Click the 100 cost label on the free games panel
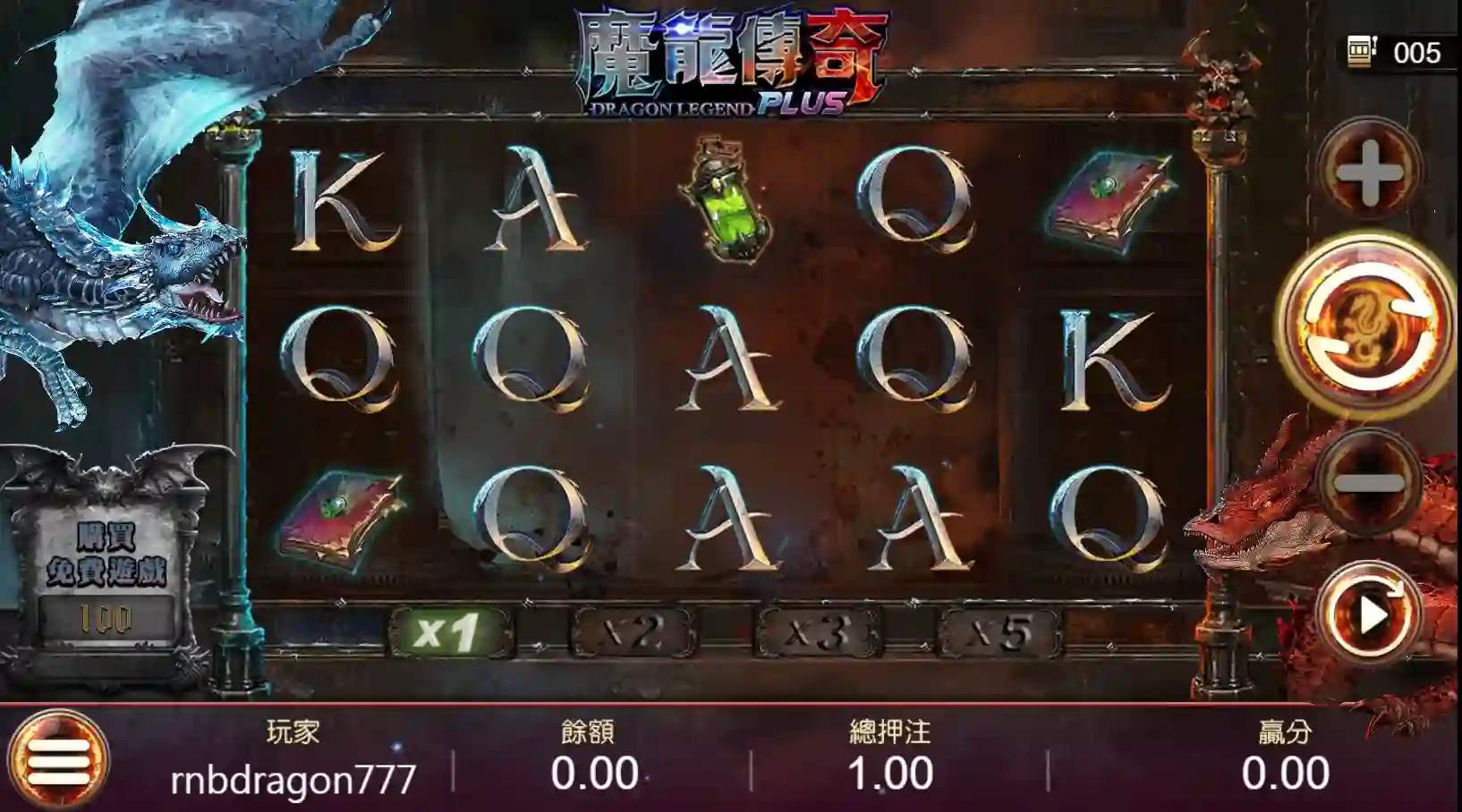This screenshot has width=1462, height=812. pos(107,614)
